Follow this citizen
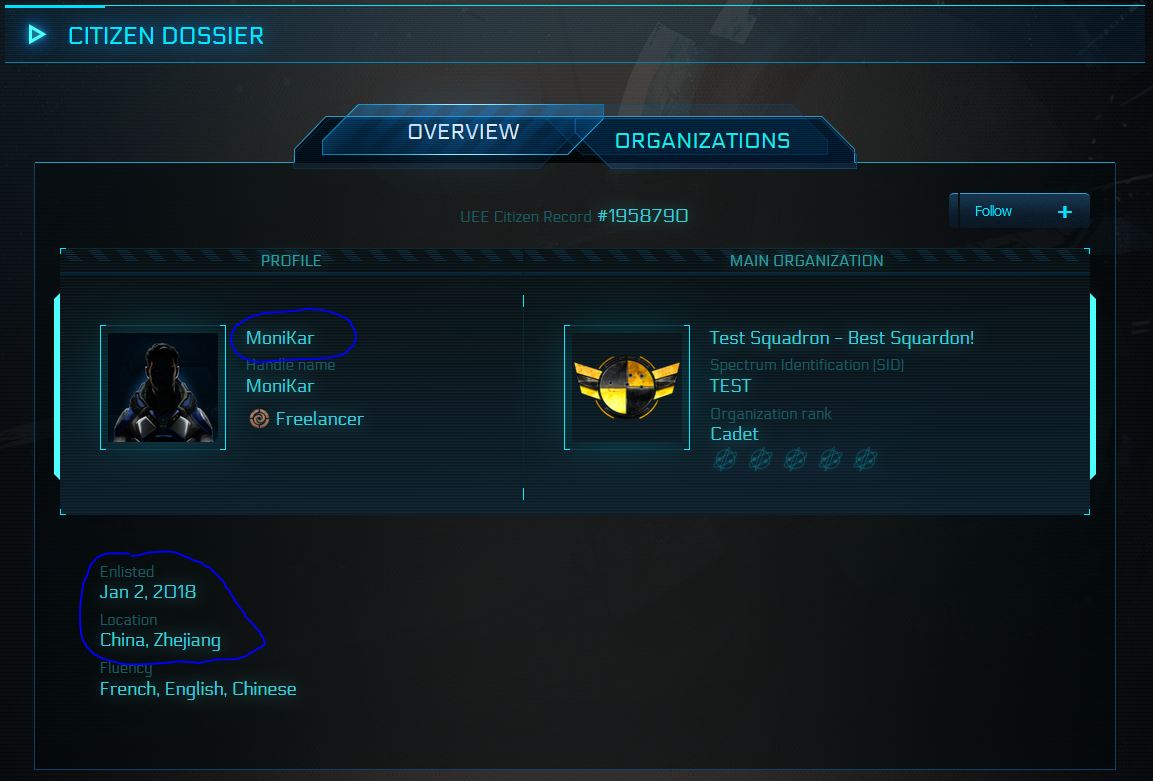 pos(1018,211)
